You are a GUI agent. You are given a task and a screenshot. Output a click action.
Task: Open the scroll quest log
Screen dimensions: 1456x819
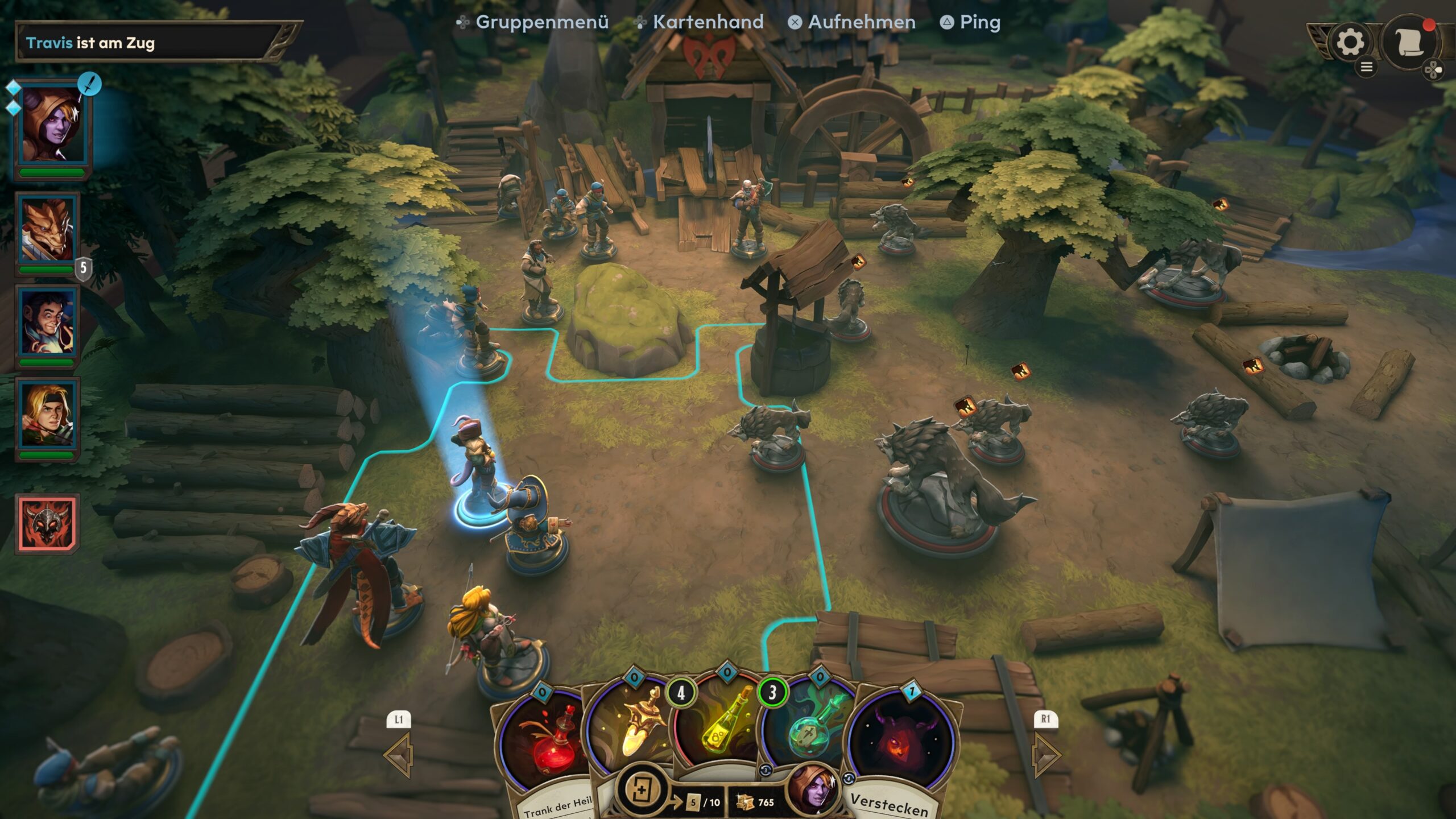pos(1409,43)
